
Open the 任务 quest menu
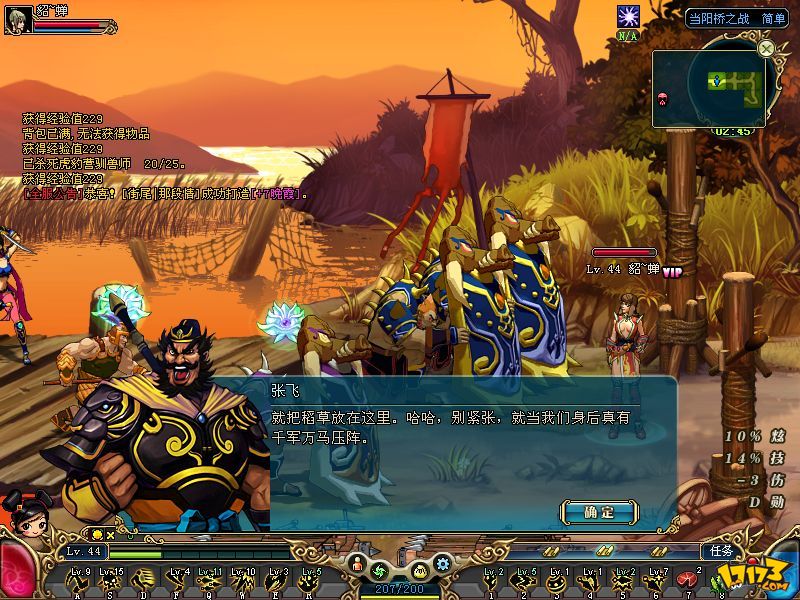click(721, 551)
